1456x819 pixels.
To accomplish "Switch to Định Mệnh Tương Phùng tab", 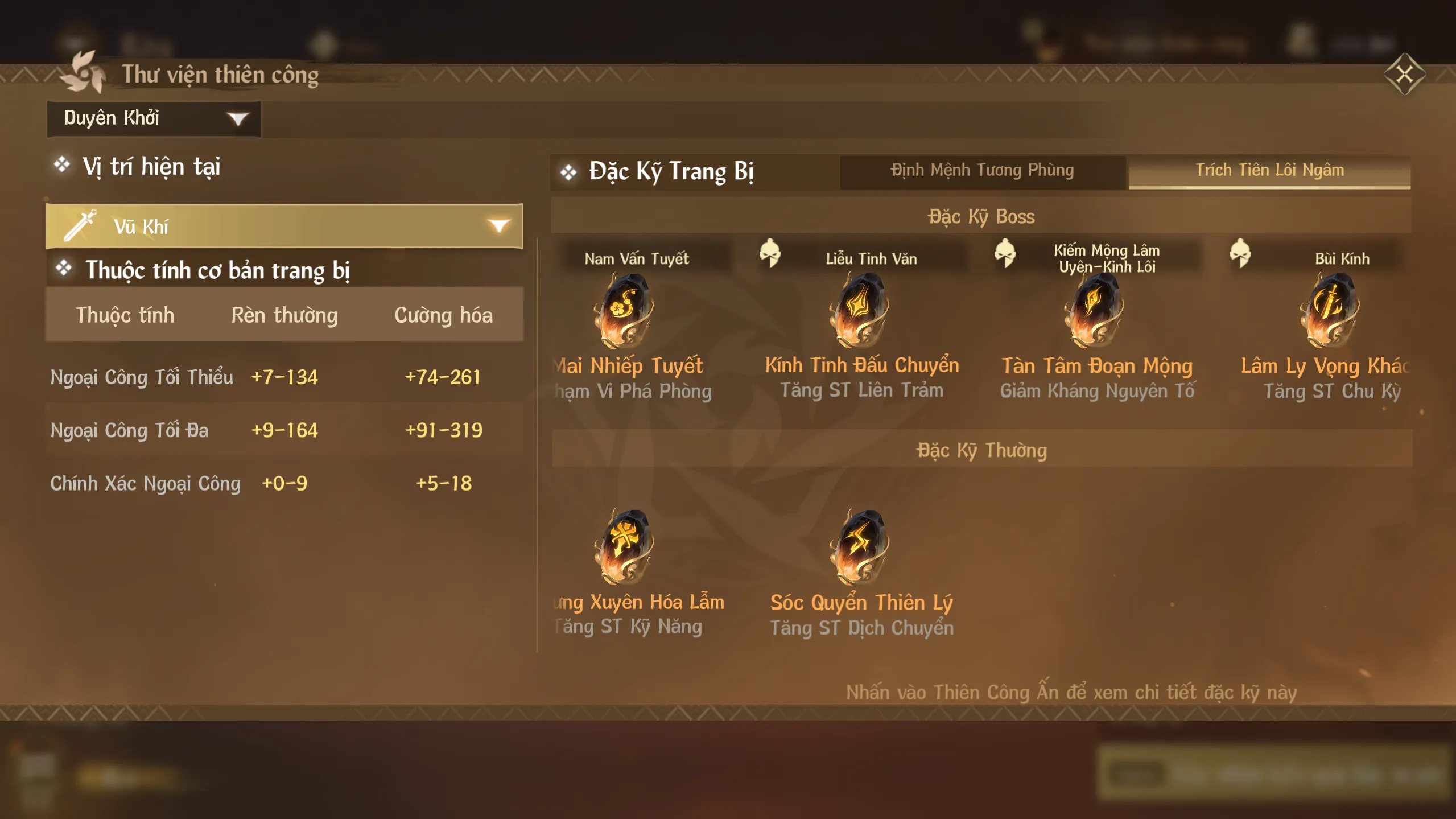I will point(982,170).
